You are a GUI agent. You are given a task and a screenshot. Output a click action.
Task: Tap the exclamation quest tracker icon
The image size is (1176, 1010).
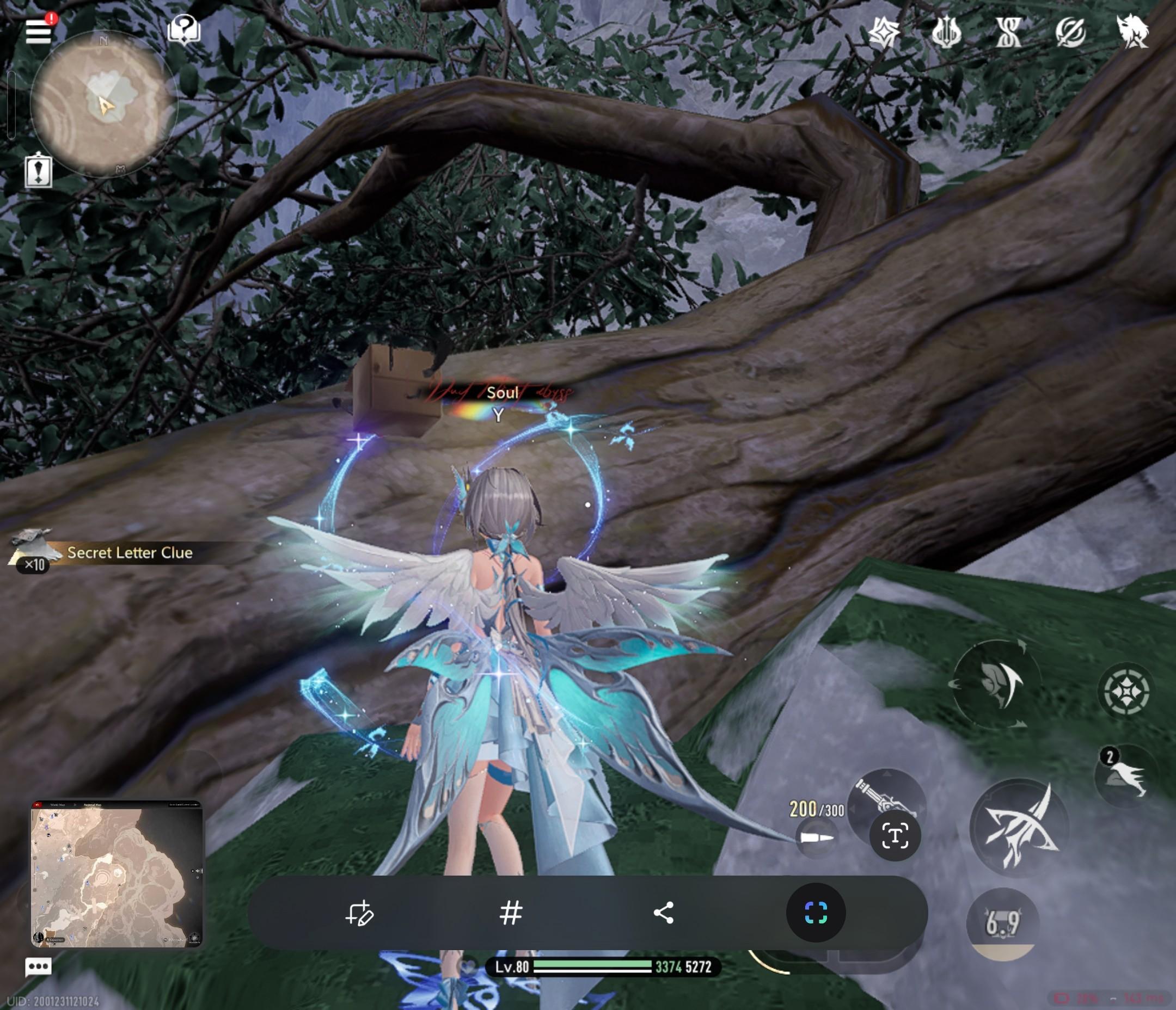click(x=39, y=171)
